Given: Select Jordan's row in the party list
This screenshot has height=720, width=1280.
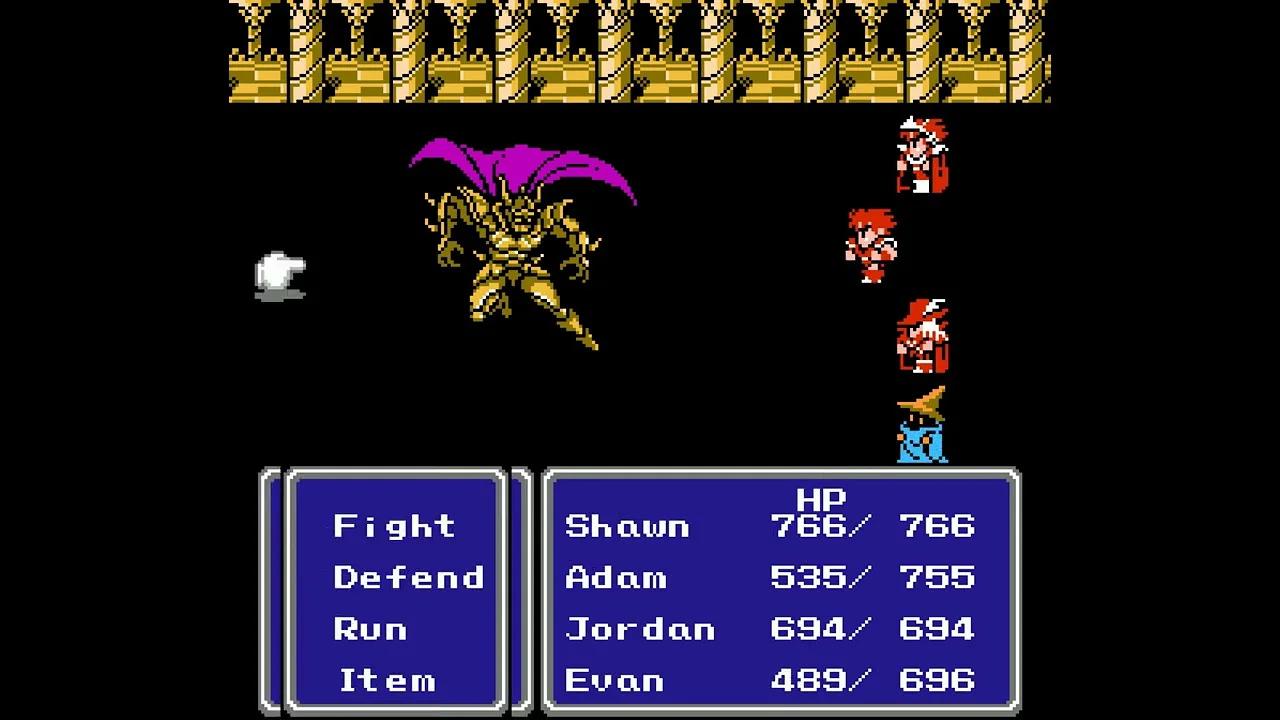Looking at the screenshot, I should (x=640, y=629).
